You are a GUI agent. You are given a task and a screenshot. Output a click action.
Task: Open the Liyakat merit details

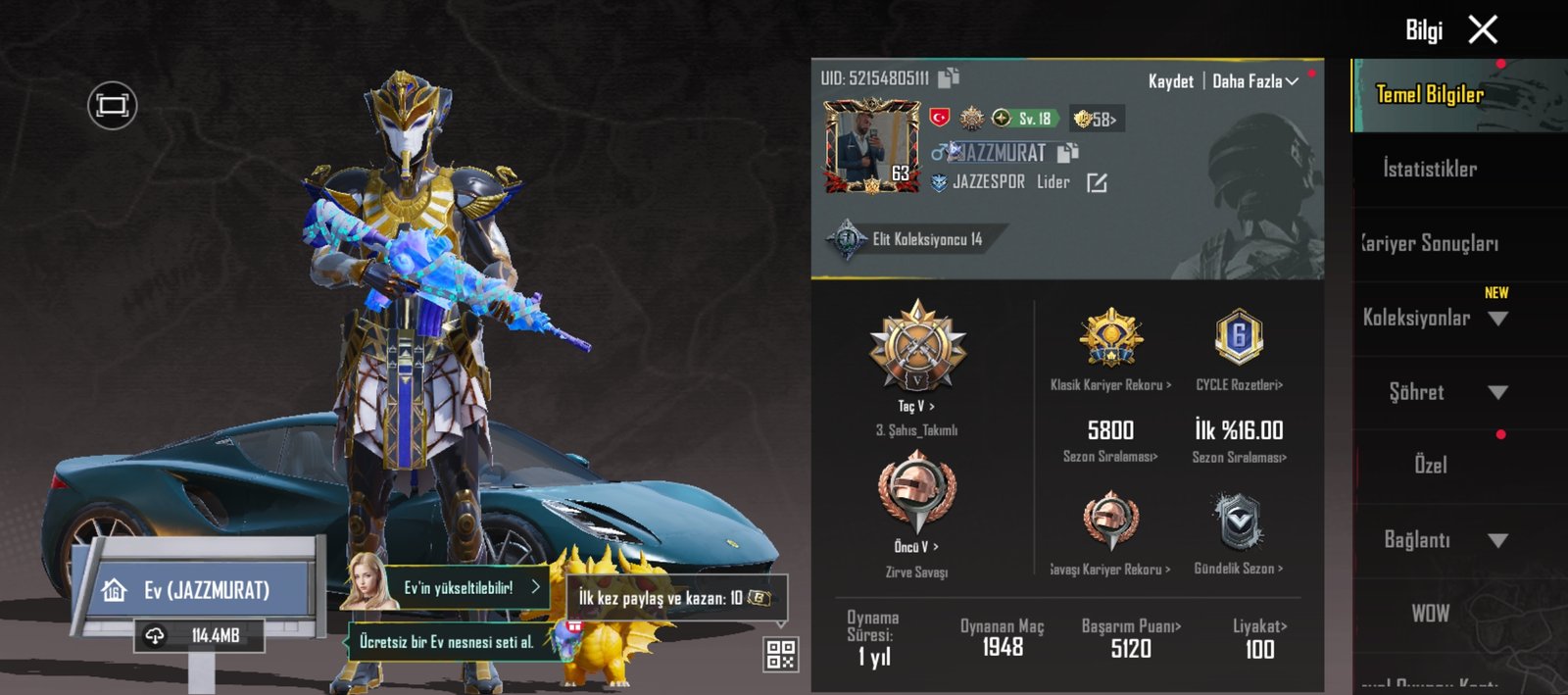point(1259,626)
